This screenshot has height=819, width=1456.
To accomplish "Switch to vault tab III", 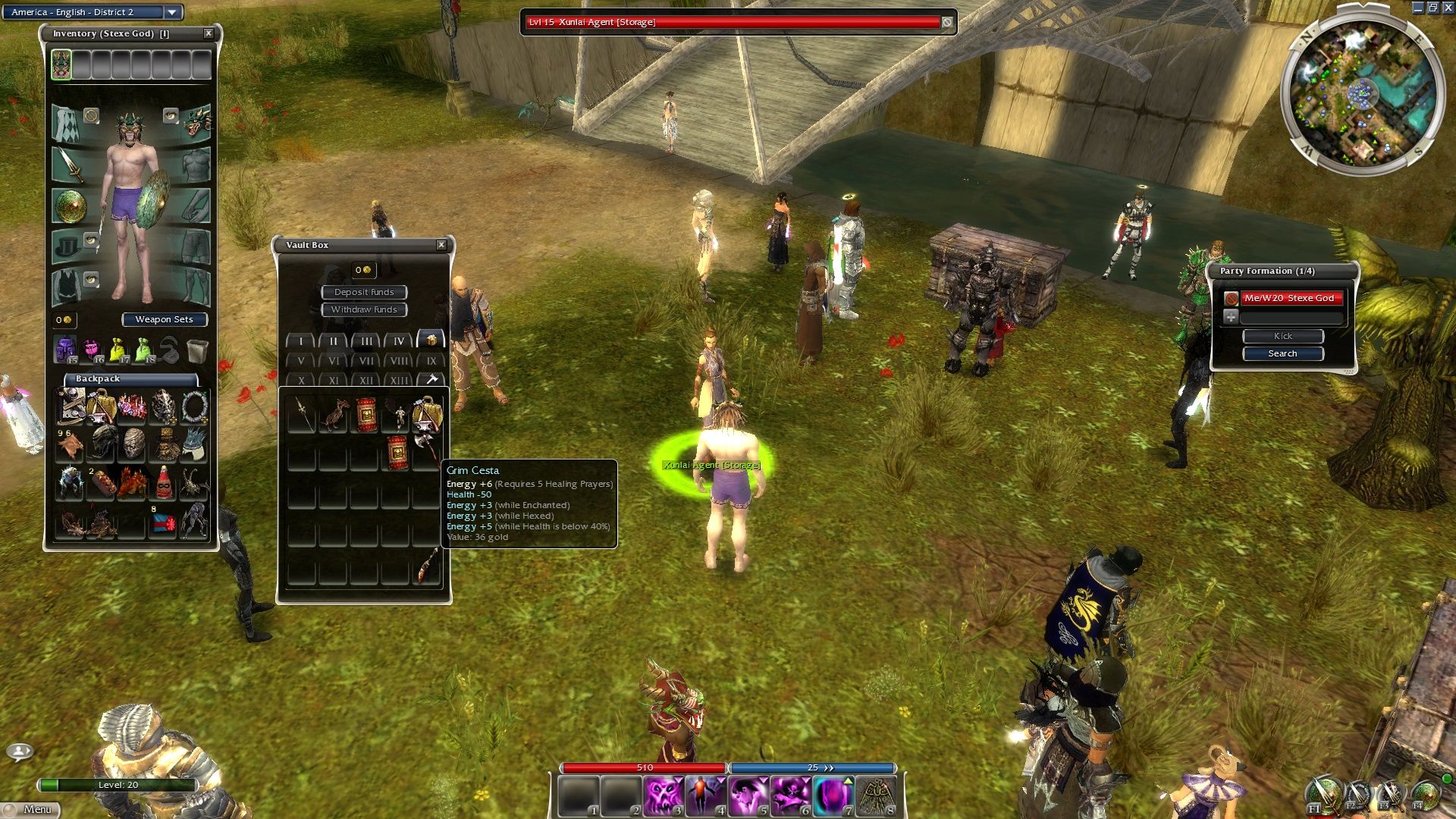I will click(x=366, y=341).
